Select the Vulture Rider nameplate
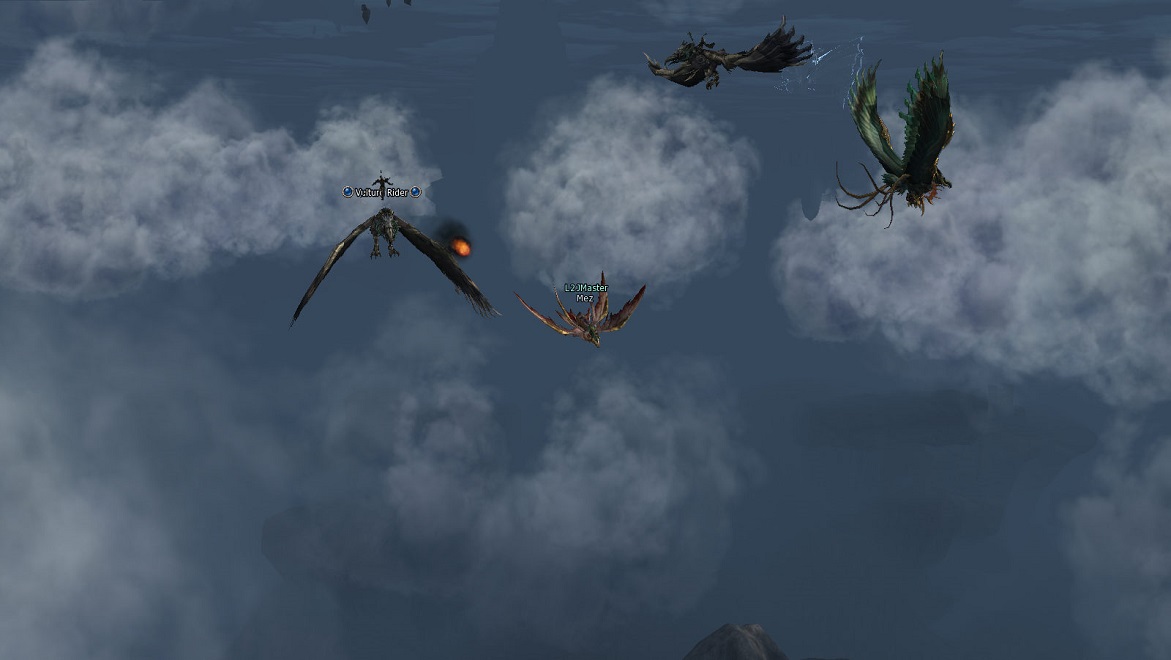1171x660 pixels. (x=381, y=192)
